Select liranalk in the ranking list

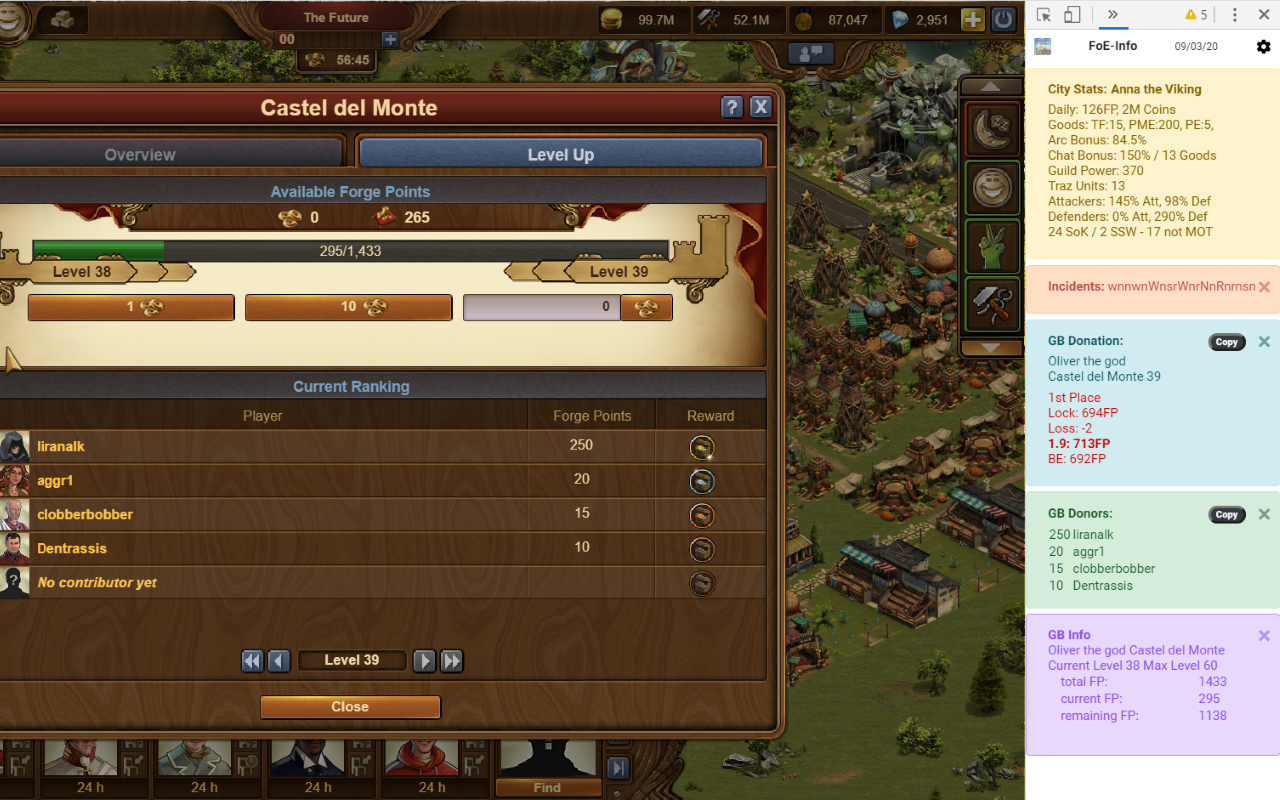(61, 447)
